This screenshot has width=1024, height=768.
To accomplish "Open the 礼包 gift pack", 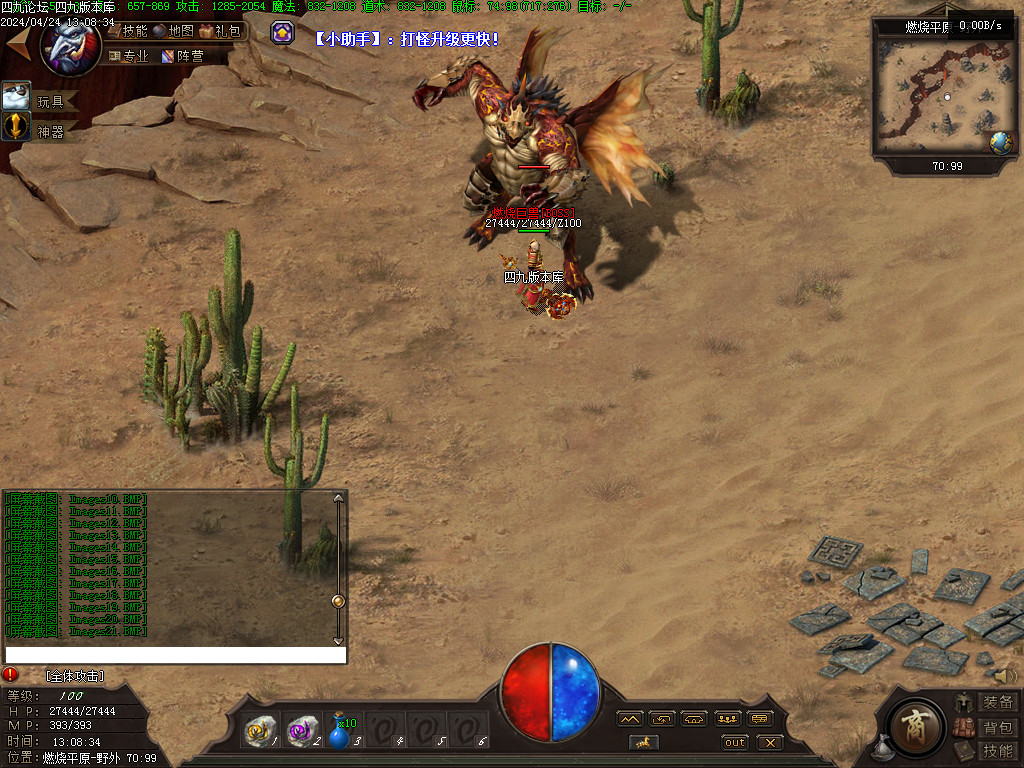I will 220,31.
